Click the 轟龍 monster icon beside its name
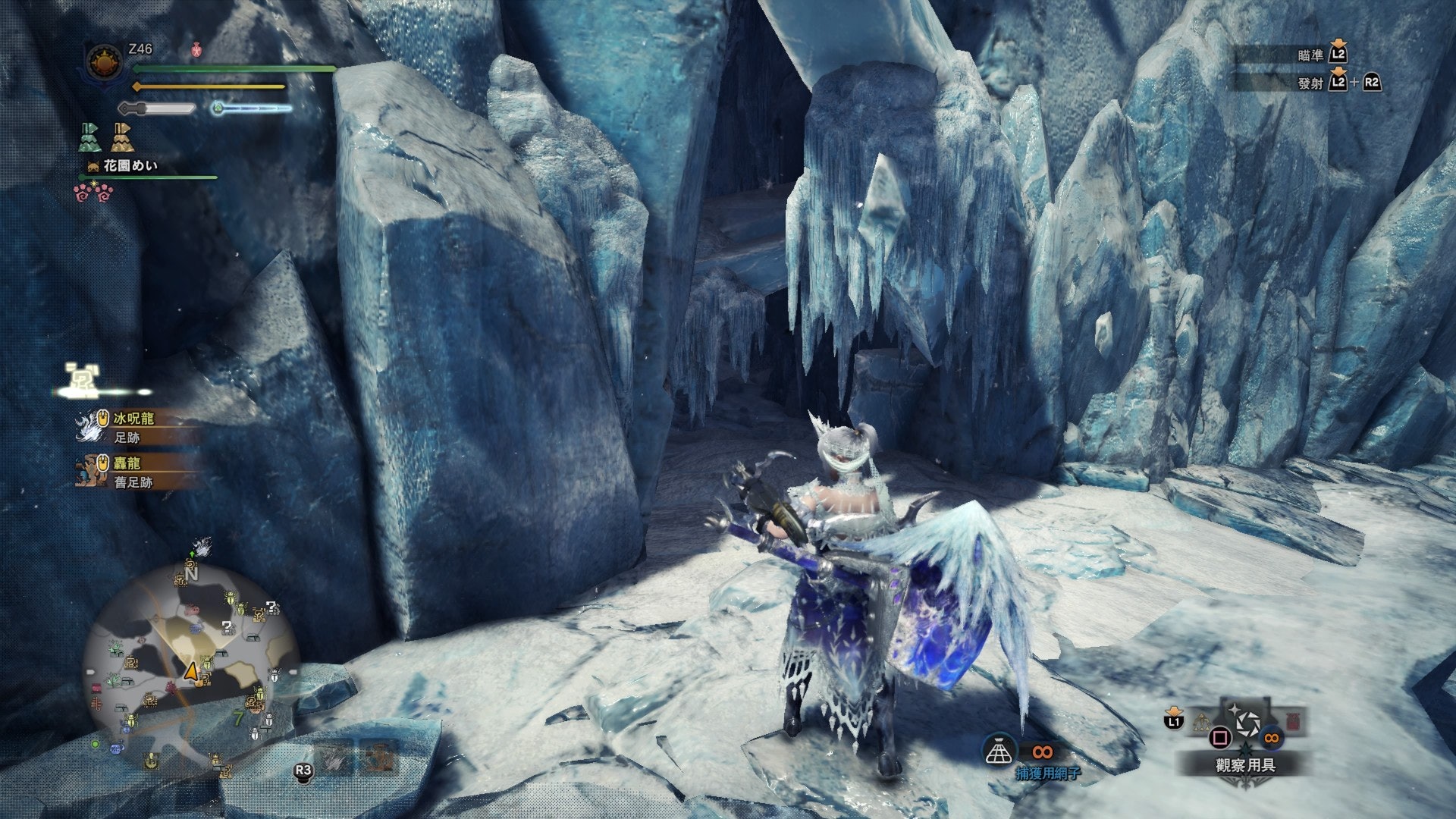 tap(91, 470)
